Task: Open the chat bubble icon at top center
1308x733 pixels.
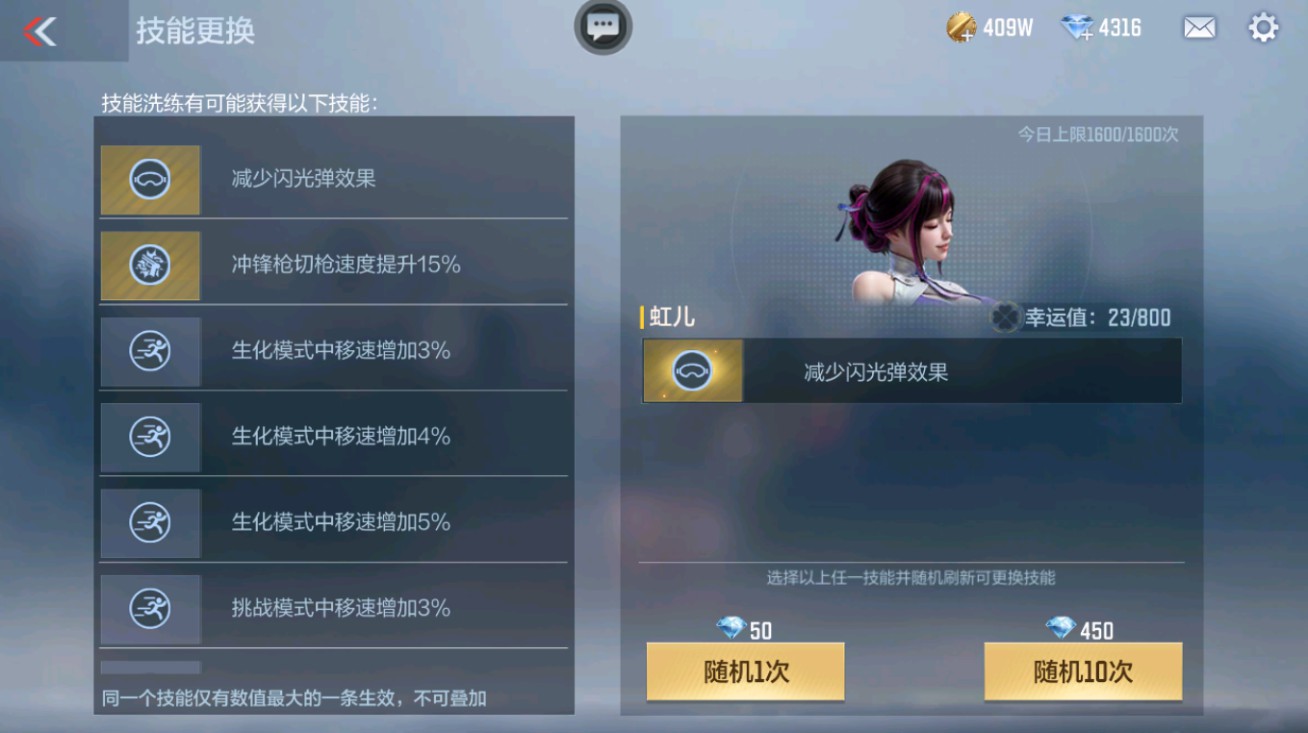Action: tap(602, 28)
